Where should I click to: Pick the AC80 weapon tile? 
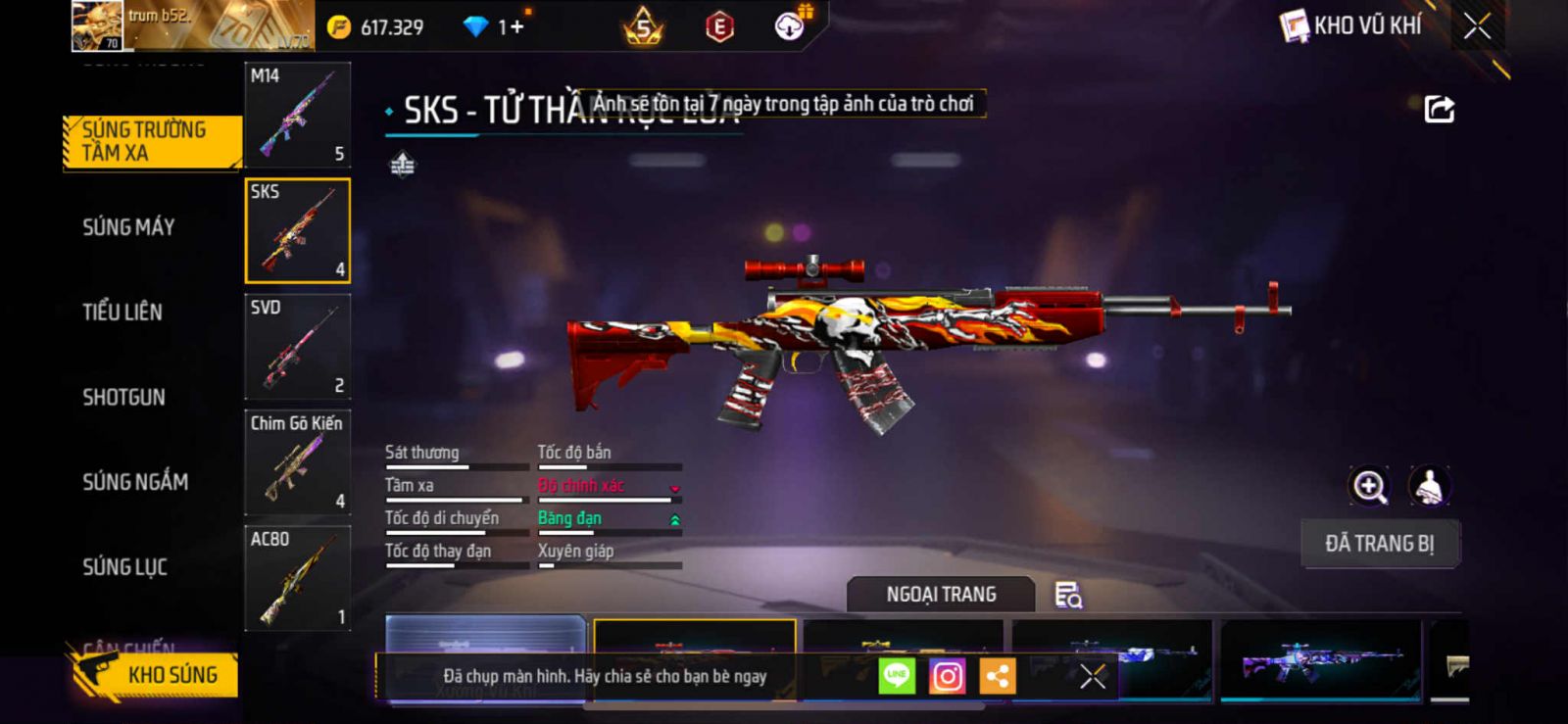click(297, 578)
